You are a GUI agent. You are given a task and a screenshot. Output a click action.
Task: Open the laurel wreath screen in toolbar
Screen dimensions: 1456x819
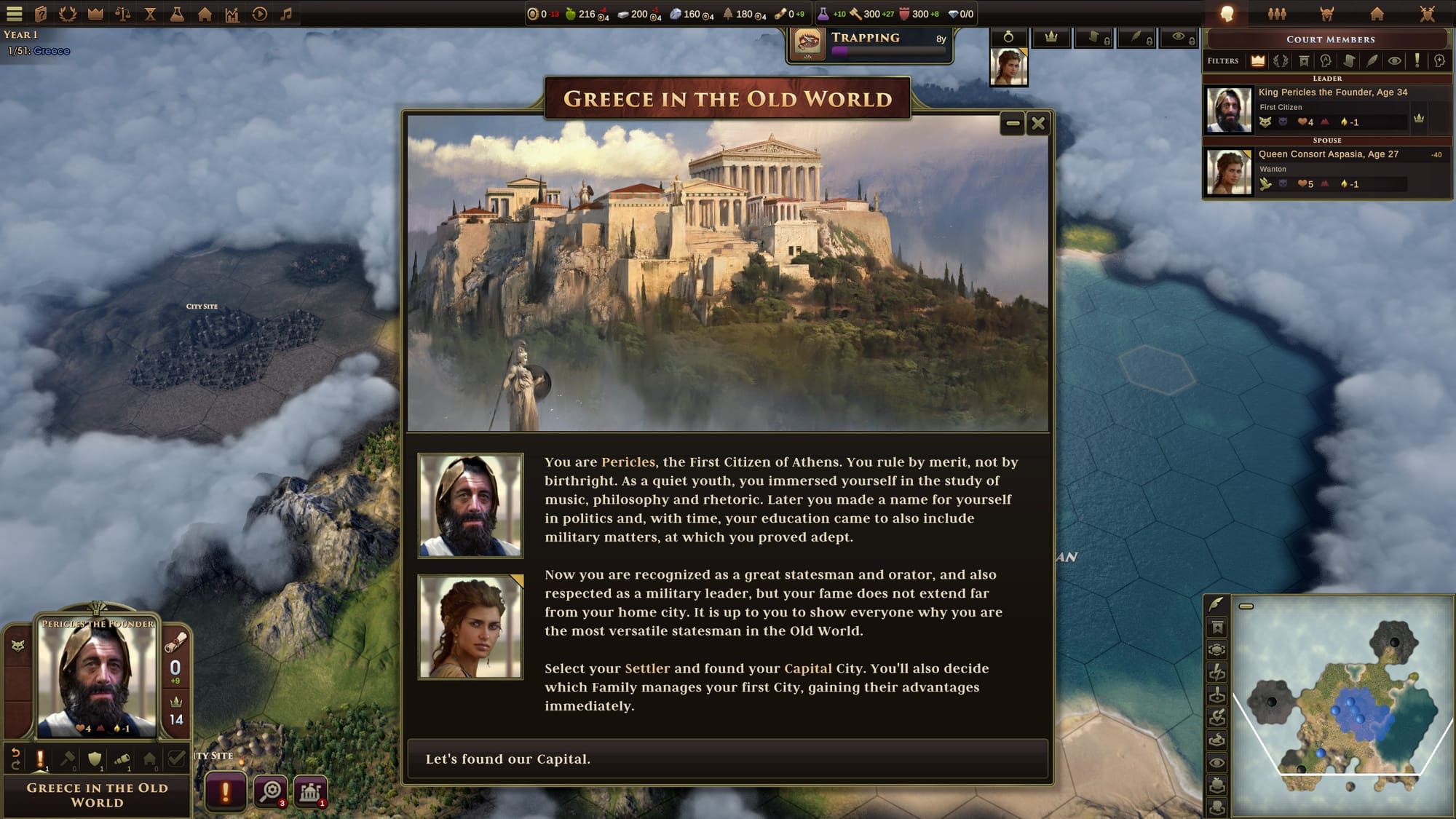tap(68, 13)
